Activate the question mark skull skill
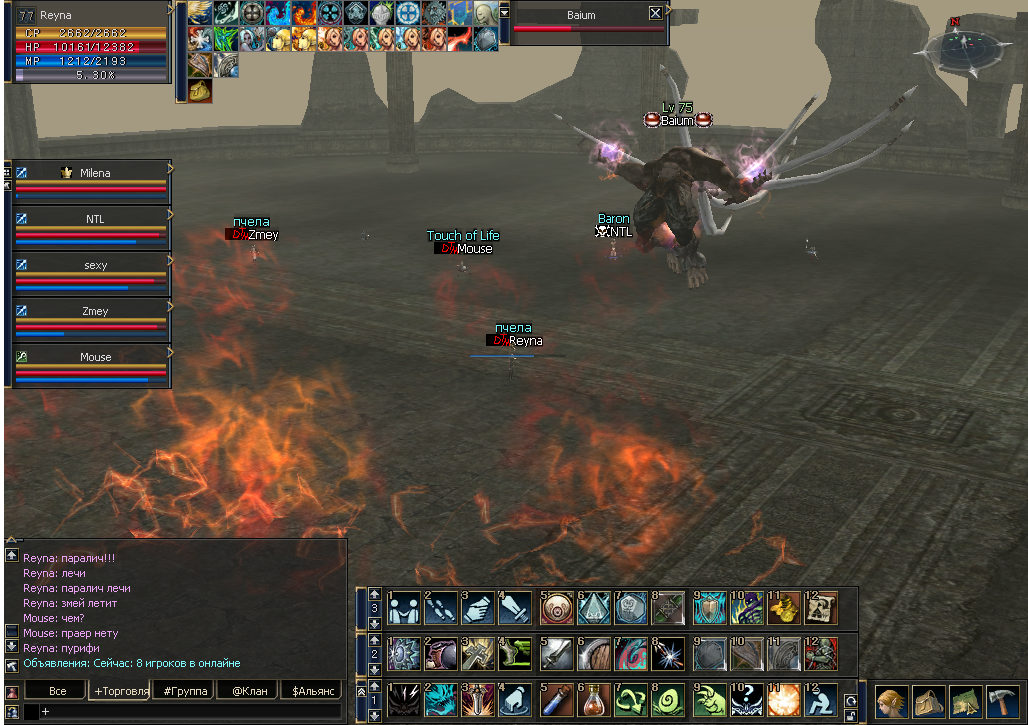This screenshot has width=1028, height=725. click(746, 699)
